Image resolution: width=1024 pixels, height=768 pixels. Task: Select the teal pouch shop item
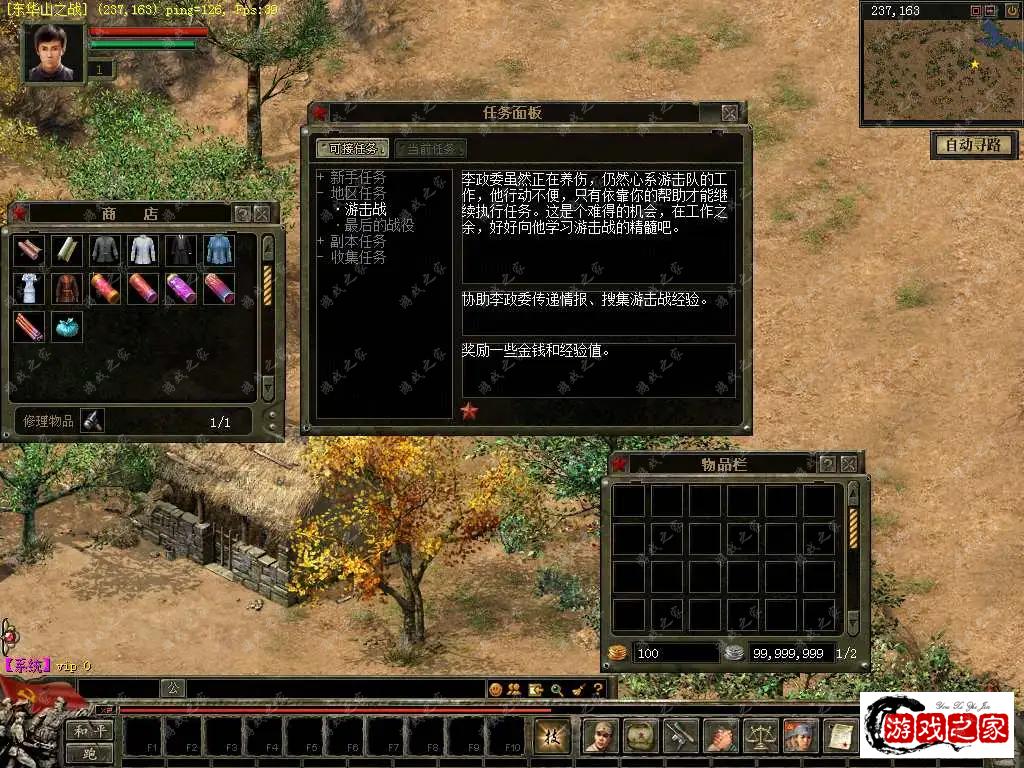click(x=66, y=327)
